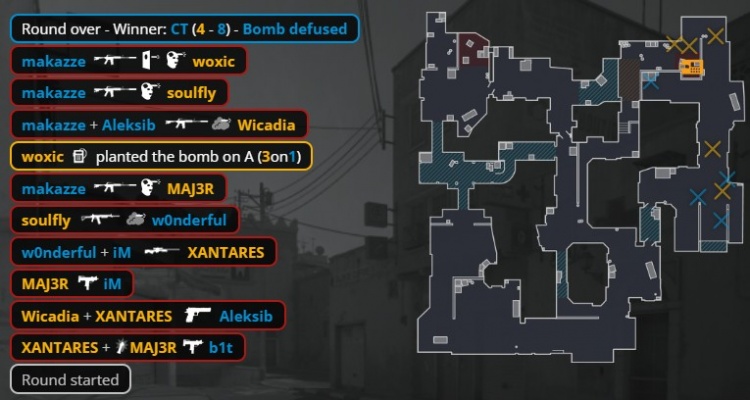The width and height of the screenshot is (750, 400).
Task: Select woxic planted the bomb on A row
Action: pos(161,157)
